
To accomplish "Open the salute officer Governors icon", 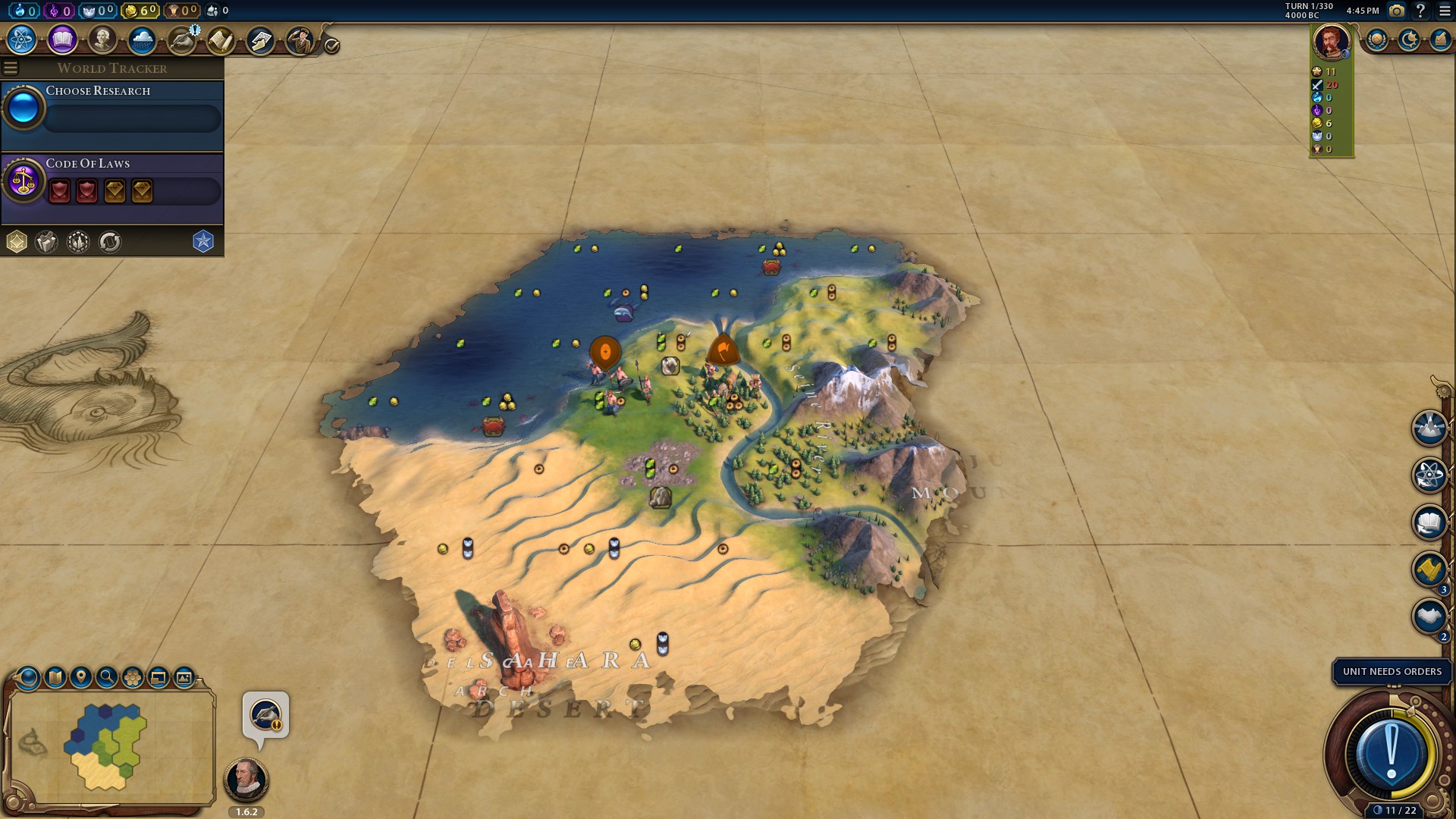I will point(300,39).
